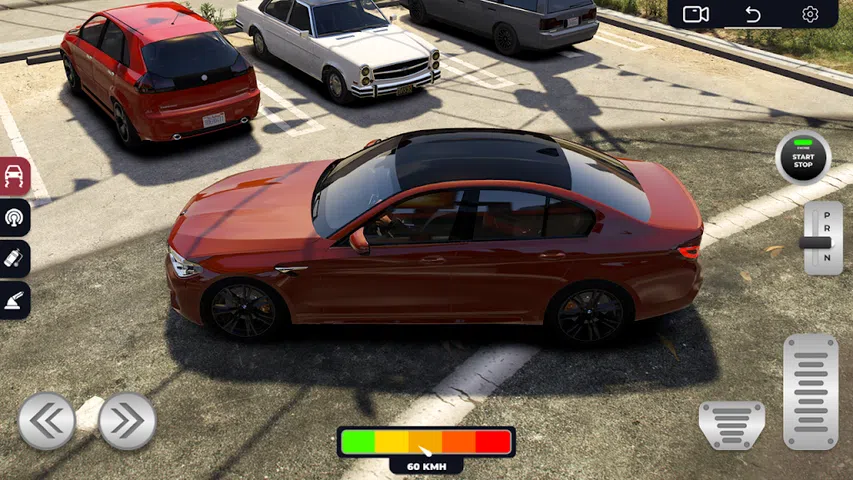Screen dimensions: 853x480
Task: Tap the tall accelerator pedal
Action: [810, 391]
